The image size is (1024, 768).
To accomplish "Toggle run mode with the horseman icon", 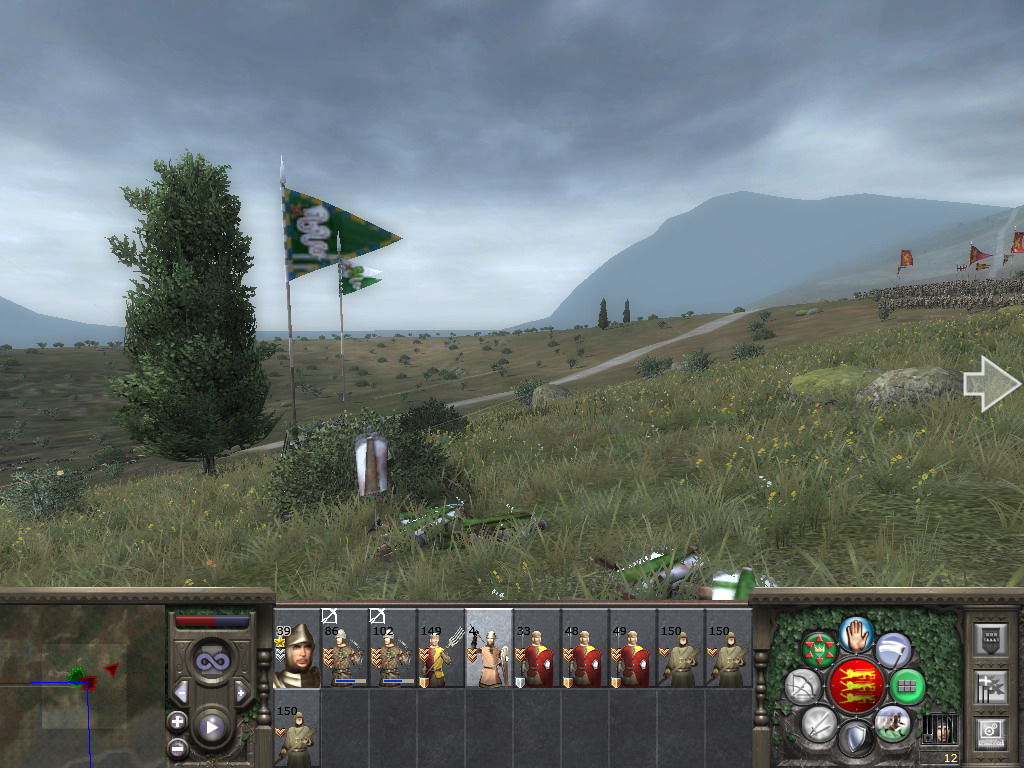I will [x=892, y=723].
